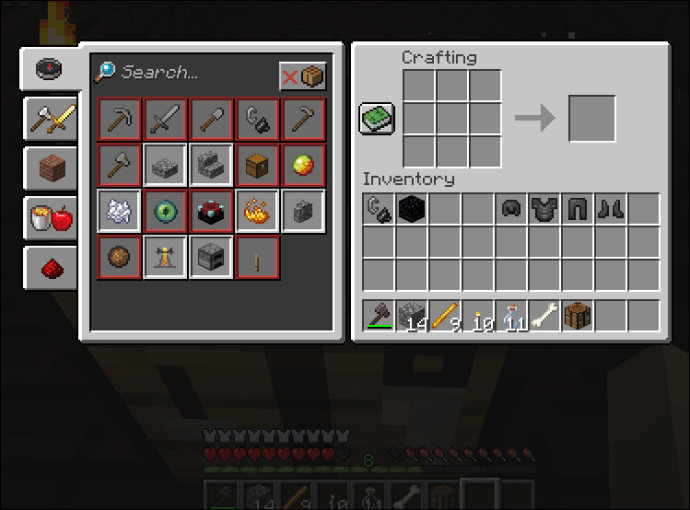Pick up the obsidian block from inventory
The width and height of the screenshot is (690, 510).
point(411,210)
